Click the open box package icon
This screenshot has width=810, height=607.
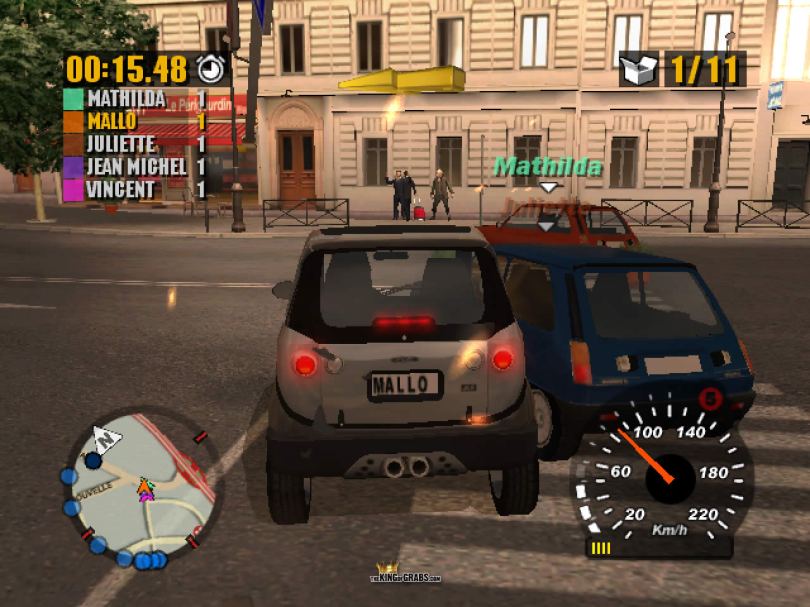pyautogui.click(x=639, y=69)
